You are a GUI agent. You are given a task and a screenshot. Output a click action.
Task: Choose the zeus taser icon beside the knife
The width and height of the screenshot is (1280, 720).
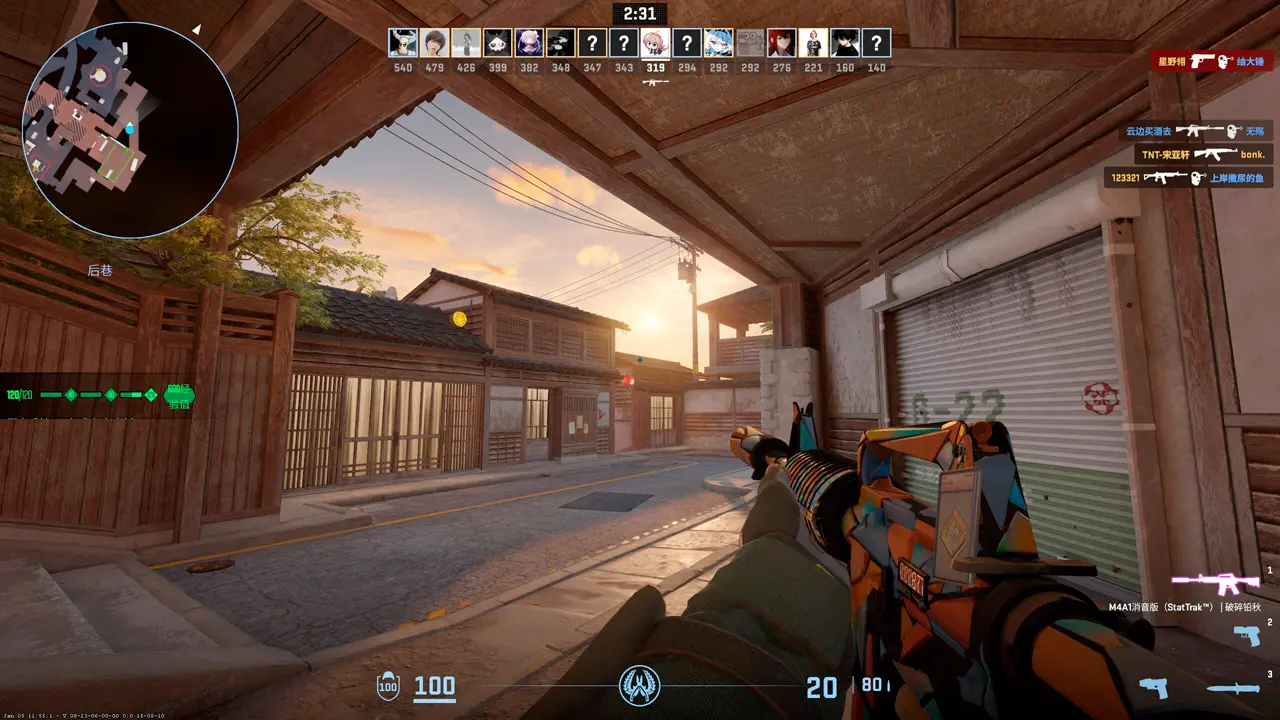(1153, 688)
